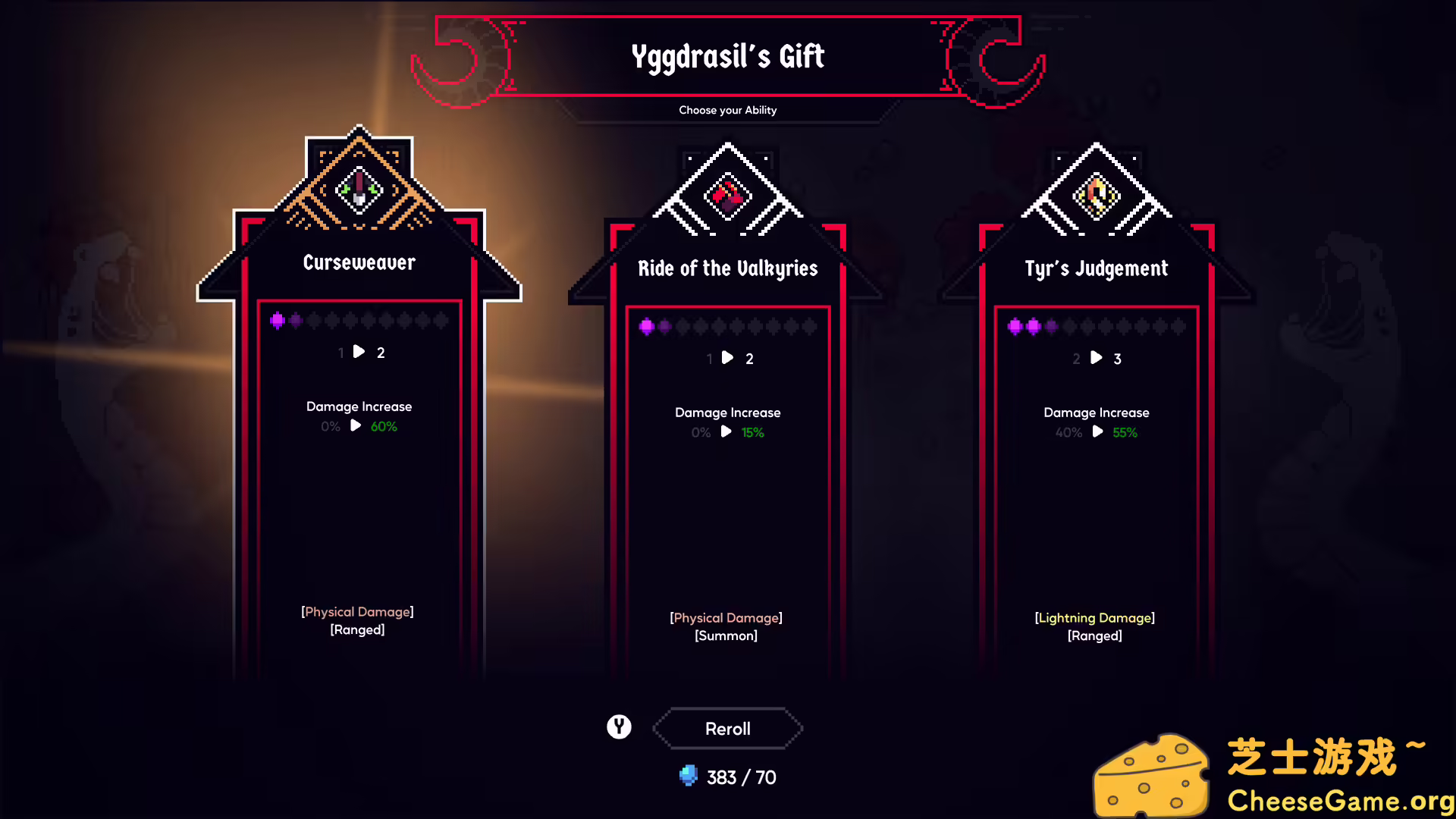
Task: Toggle the second purple diamond on Tyr's Judgement
Action: tap(1033, 326)
